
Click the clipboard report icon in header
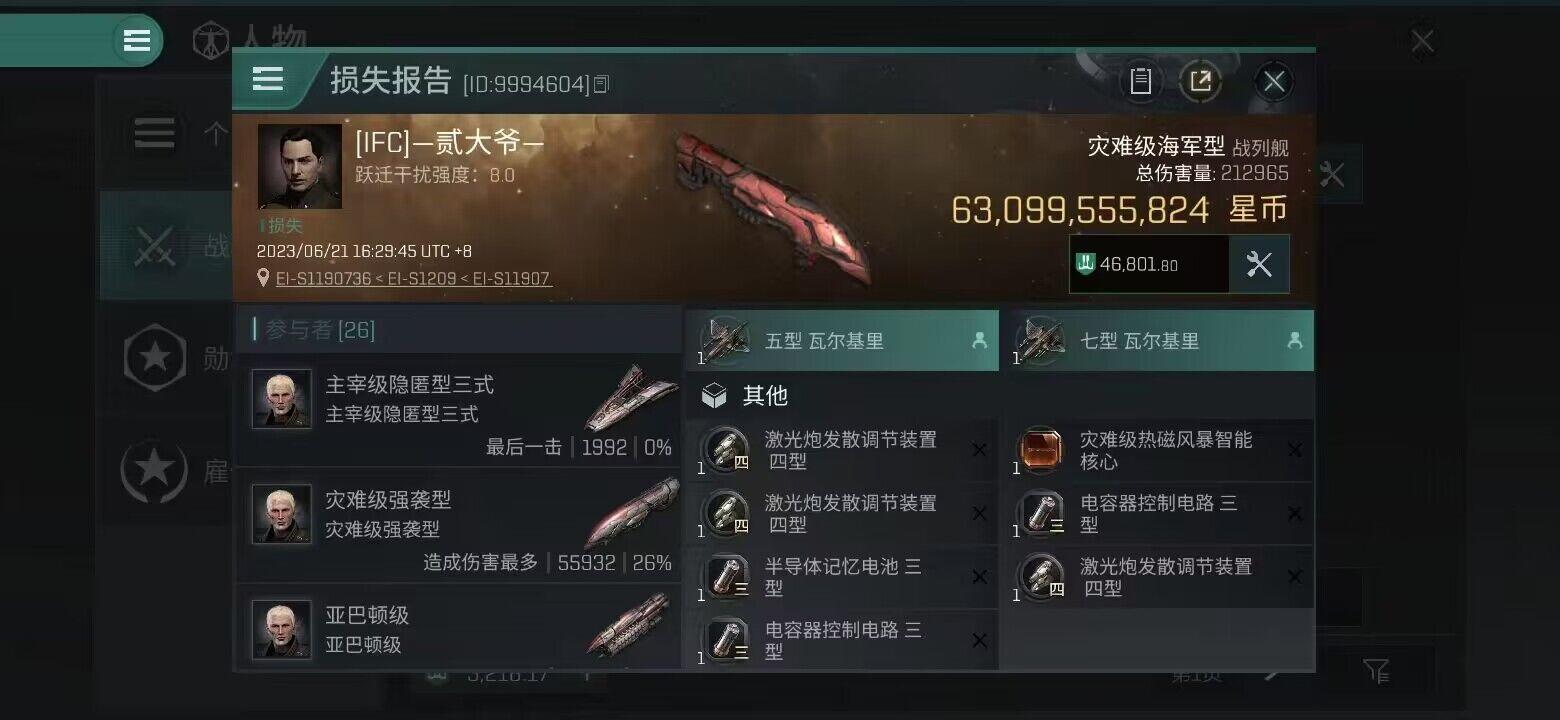pos(1141,81)
